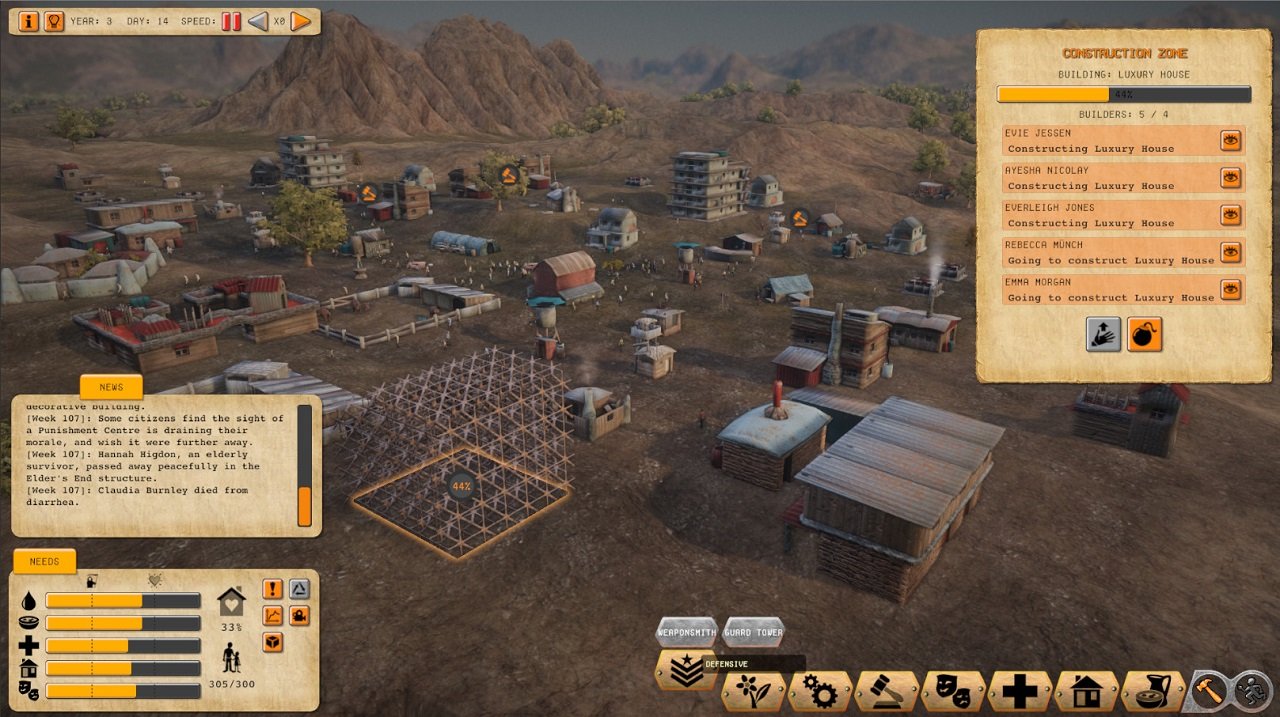Focus camera on Evie Jessen
This screenshot has width=1280, height=717.
1231,140
